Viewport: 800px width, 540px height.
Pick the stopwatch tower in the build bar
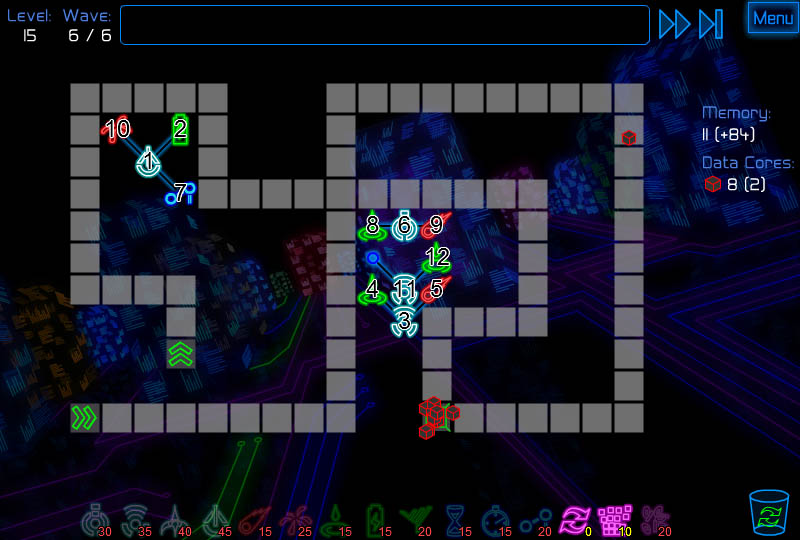point(495,519)
